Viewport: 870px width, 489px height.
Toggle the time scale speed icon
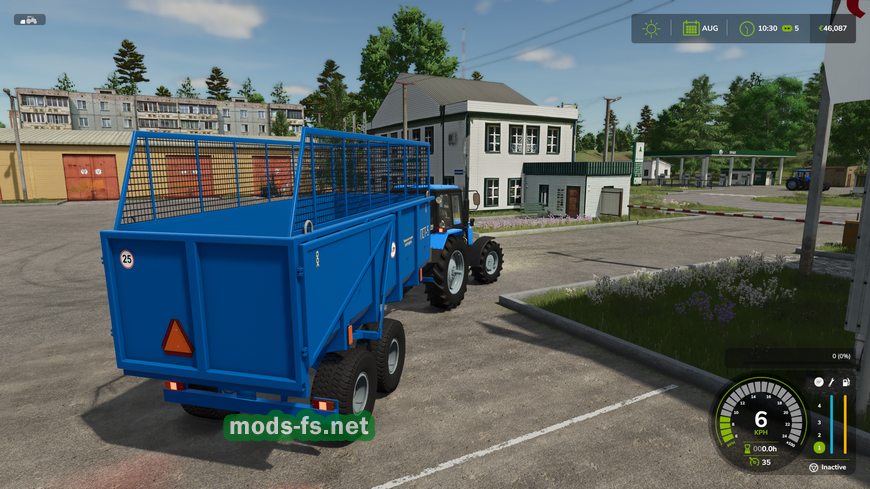coord(785,28)
